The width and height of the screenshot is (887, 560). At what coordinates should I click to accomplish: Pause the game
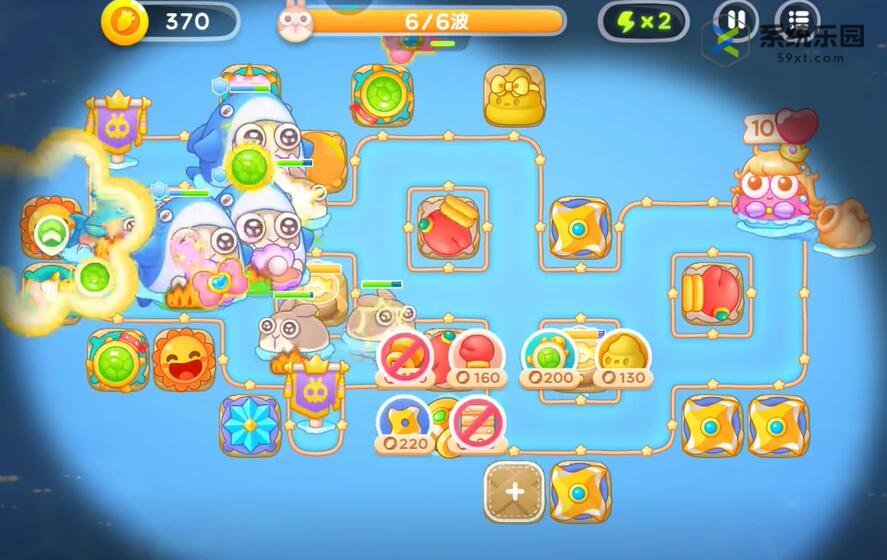click(735, 21)
